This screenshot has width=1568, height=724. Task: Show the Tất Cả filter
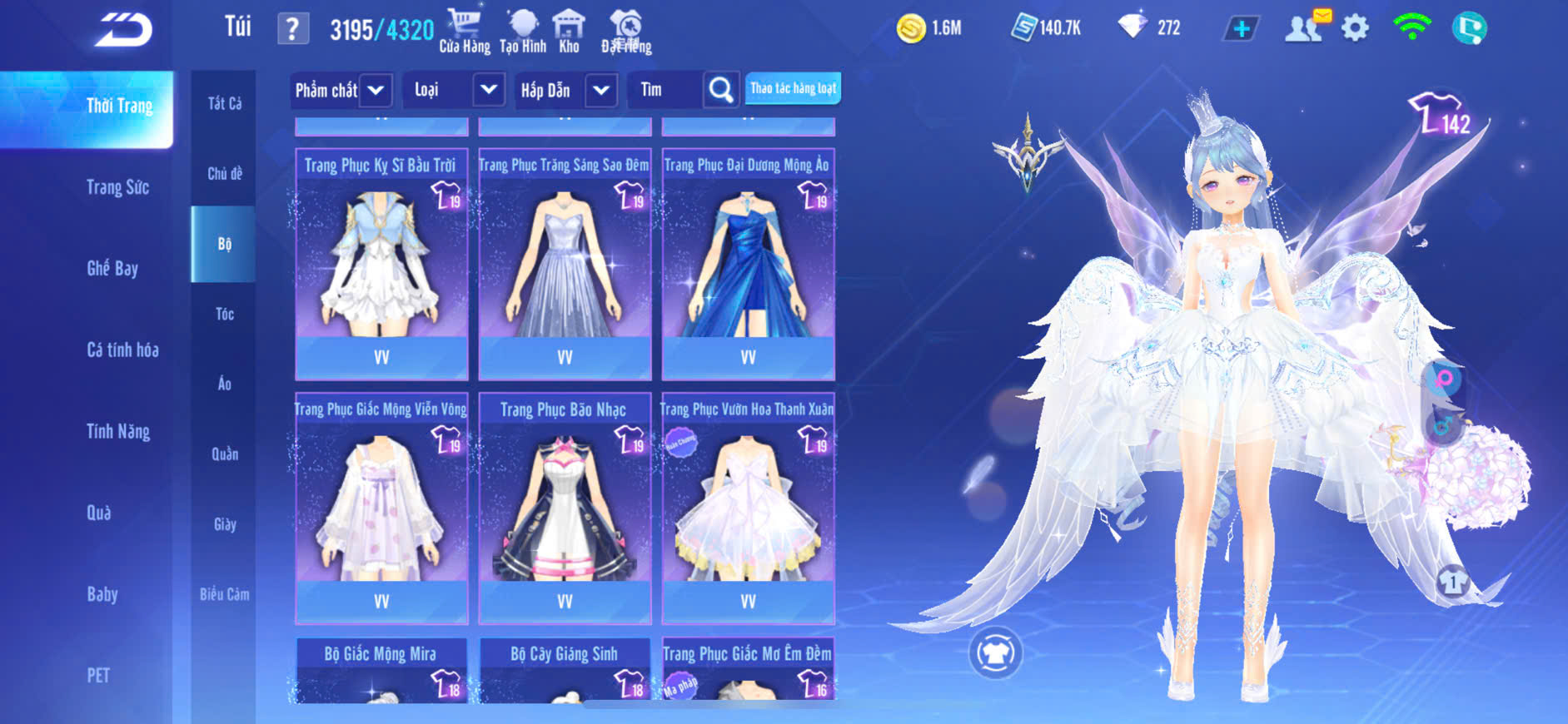click(x=224, y=103)
